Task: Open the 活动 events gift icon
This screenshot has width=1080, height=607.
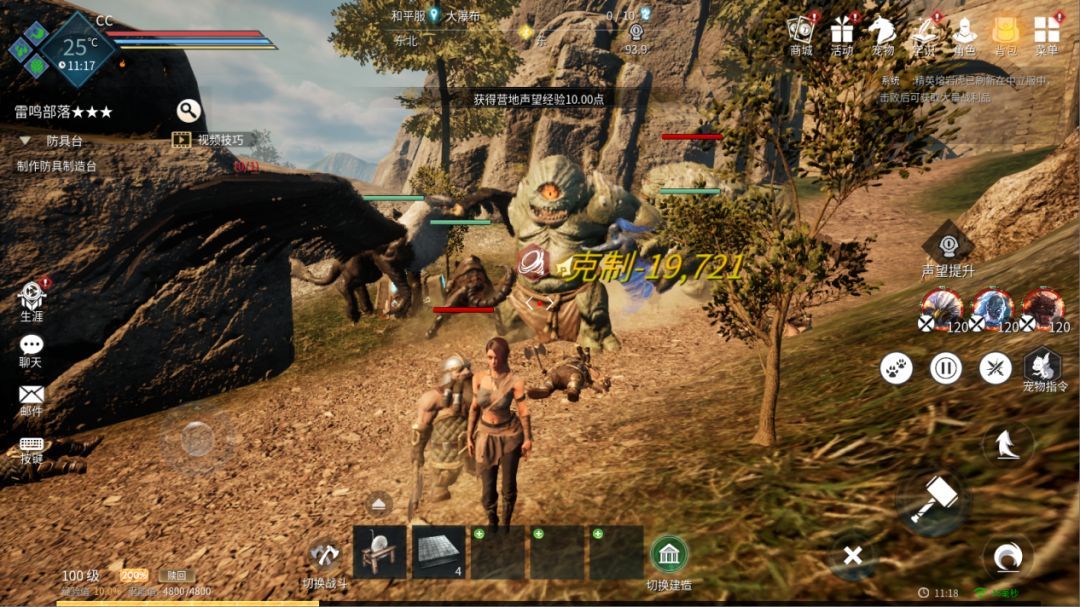Action: tap(842, 31)
